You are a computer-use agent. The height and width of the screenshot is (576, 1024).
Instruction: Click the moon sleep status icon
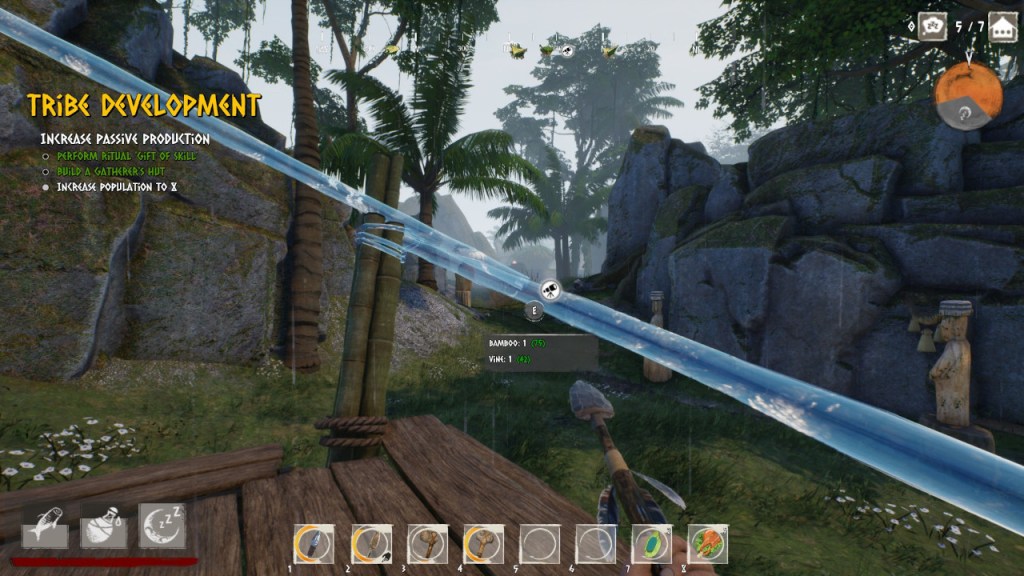[162, 526]
